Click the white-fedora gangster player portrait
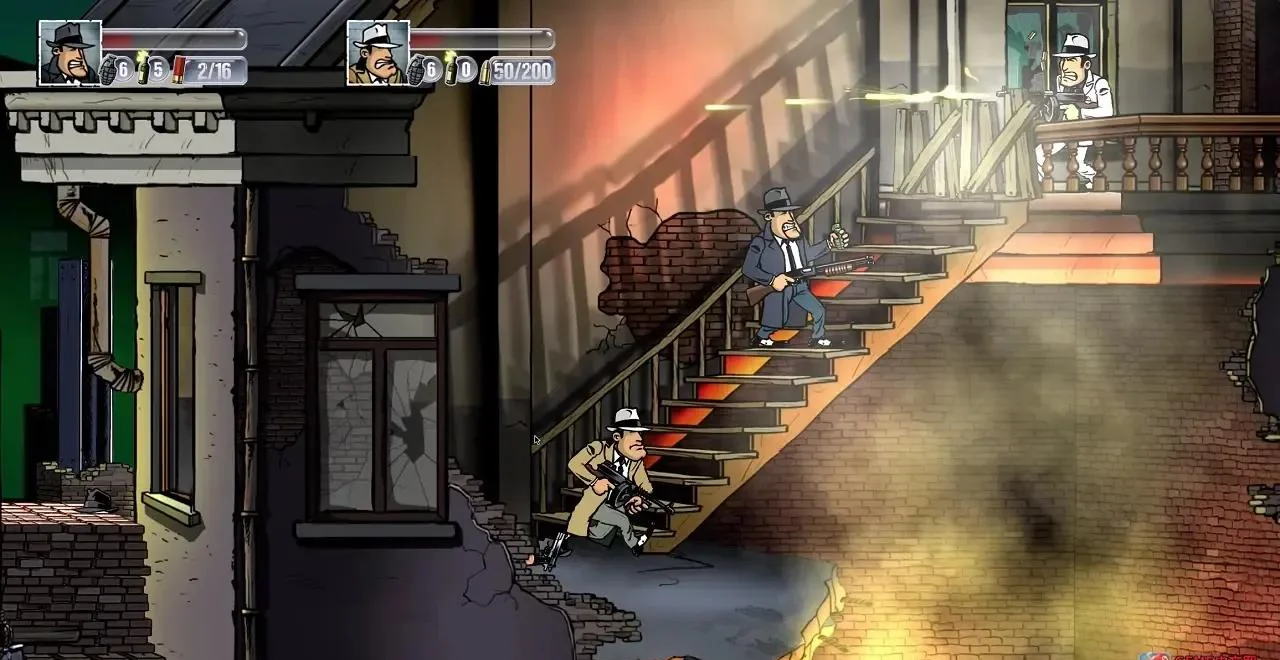This screenshot has width=1280, height=660. (378, 52)
